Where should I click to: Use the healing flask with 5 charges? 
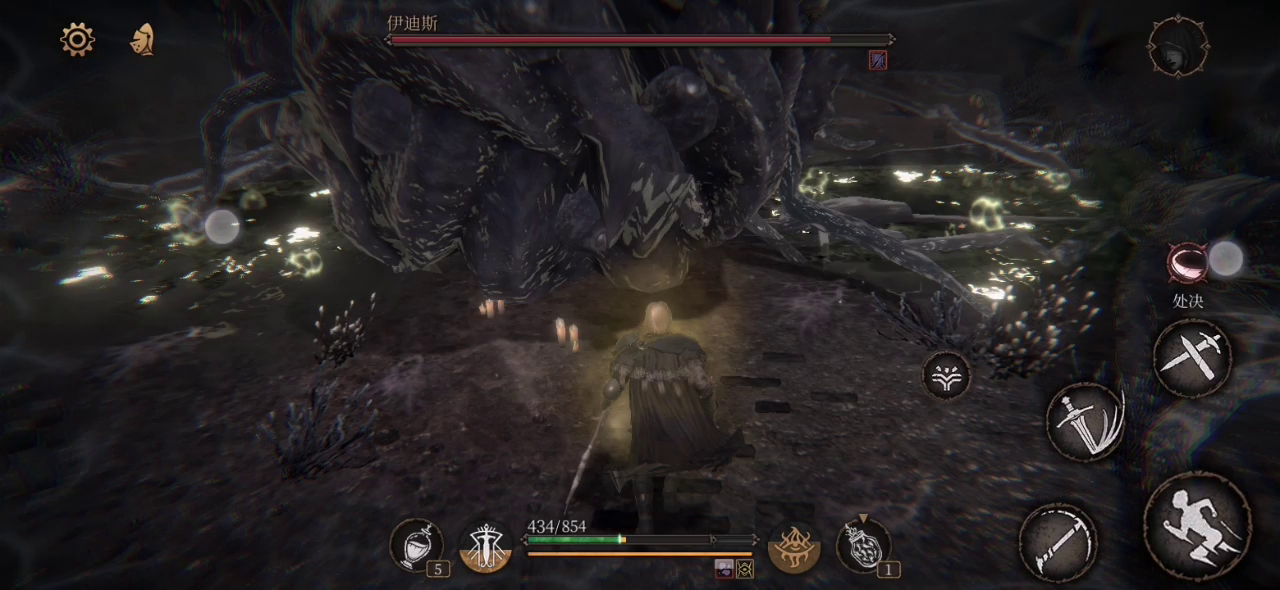click(x=416, y=546)
